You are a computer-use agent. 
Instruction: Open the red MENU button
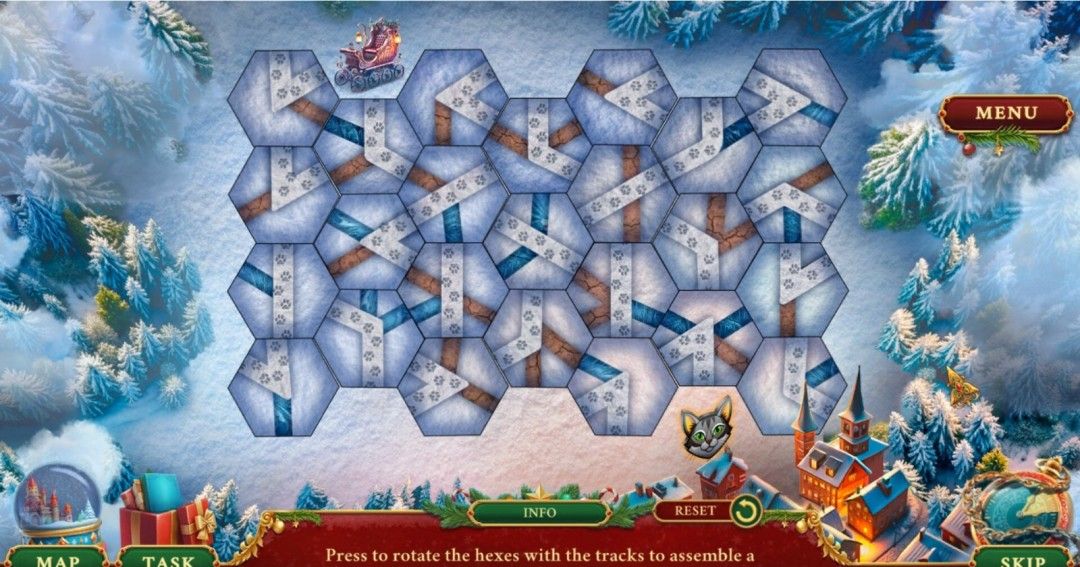click(x=1005, y=113)
